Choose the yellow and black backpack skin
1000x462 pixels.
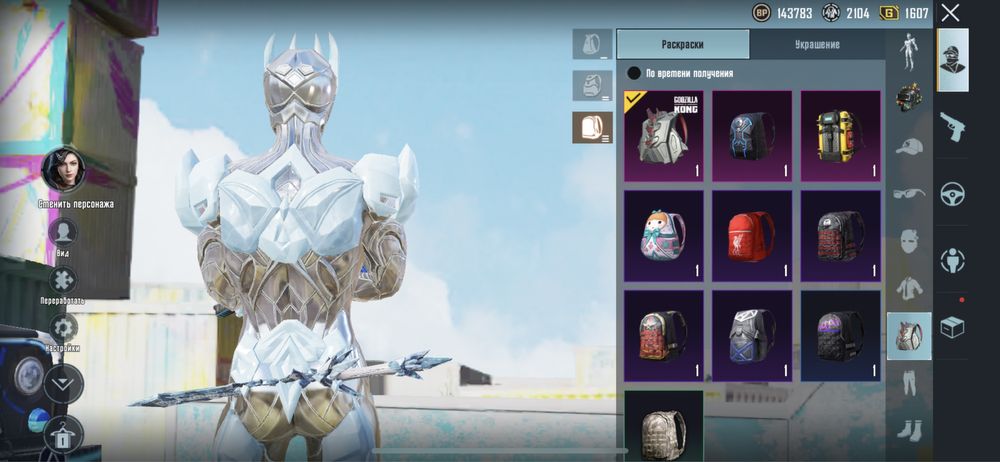840,136
